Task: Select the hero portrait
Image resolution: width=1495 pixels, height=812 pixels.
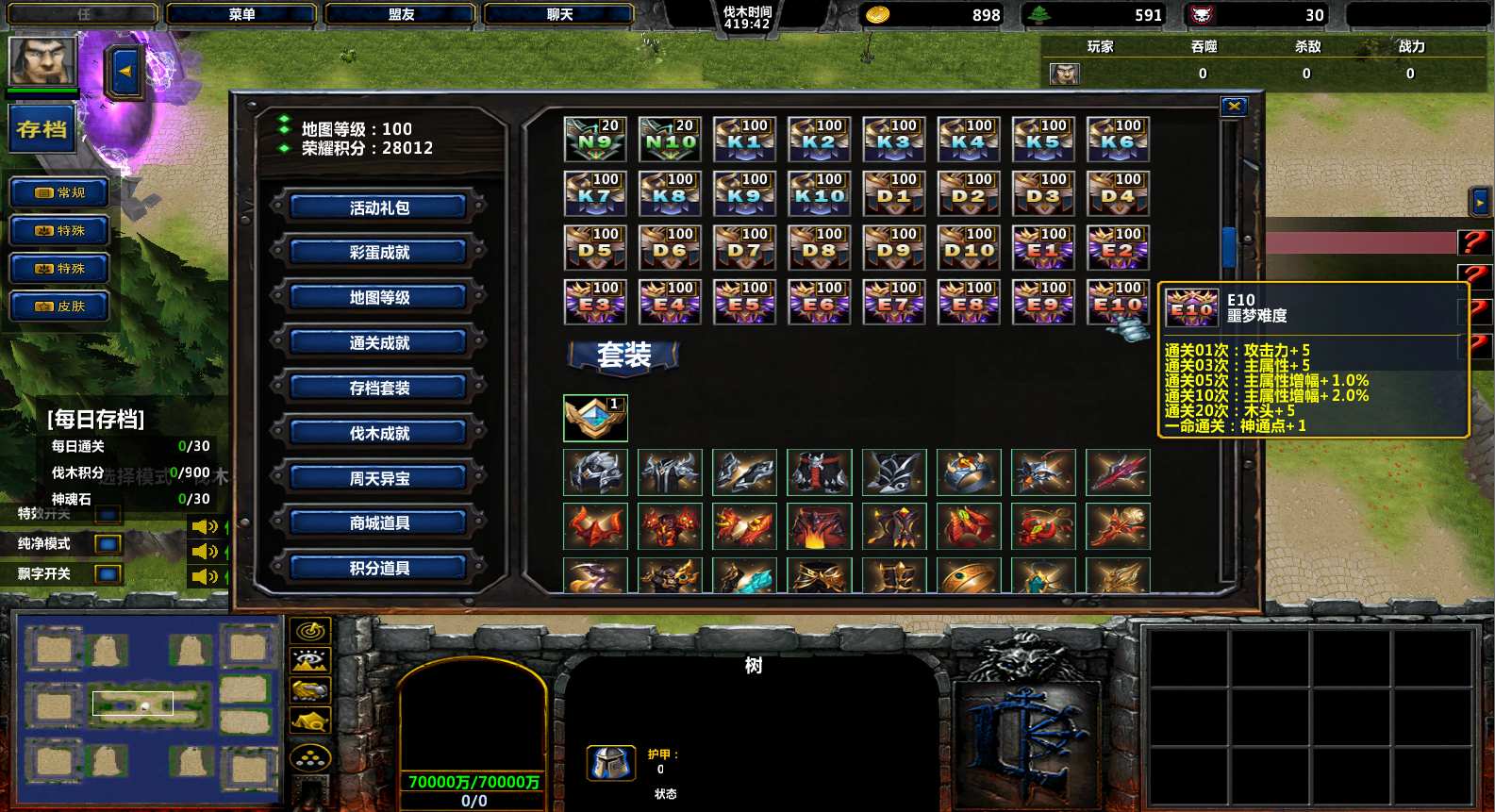Action: (x=42, y=60)
